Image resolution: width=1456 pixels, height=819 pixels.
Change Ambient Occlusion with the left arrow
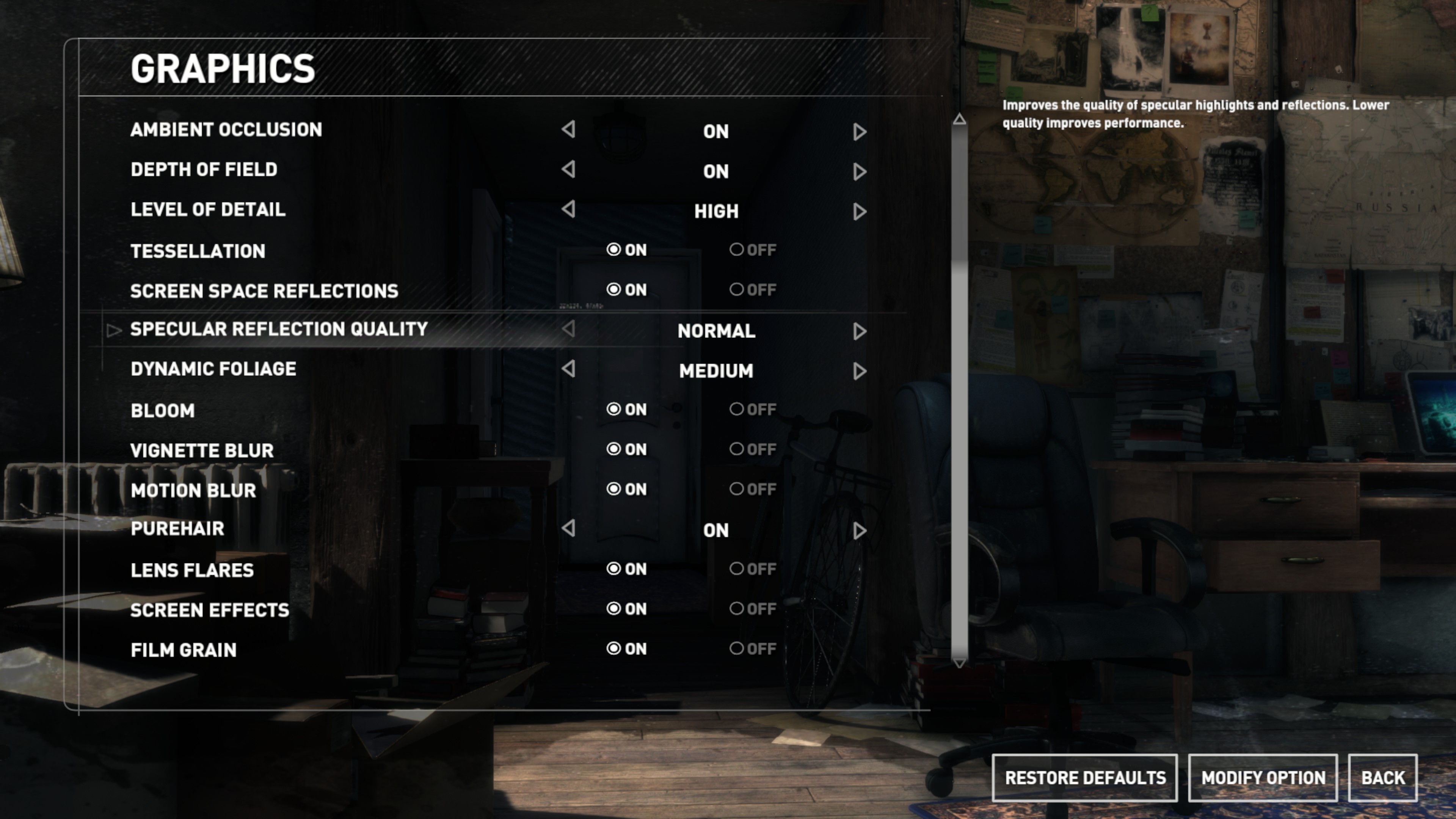click(569, 129)
